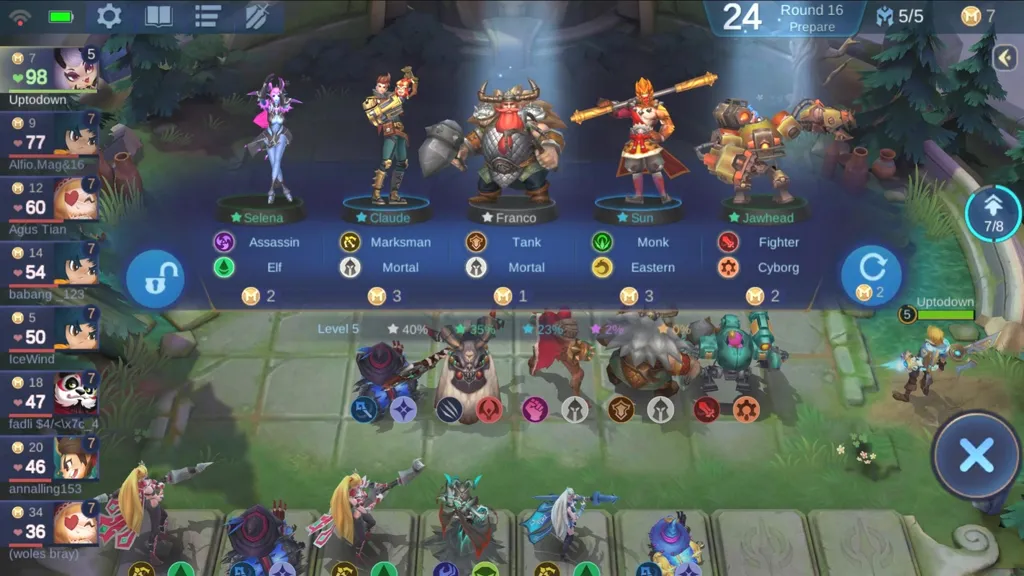Select player Uptodown in the leaderboard
The width and height of the screenshot is (1024, 576).
click(50, 74)
